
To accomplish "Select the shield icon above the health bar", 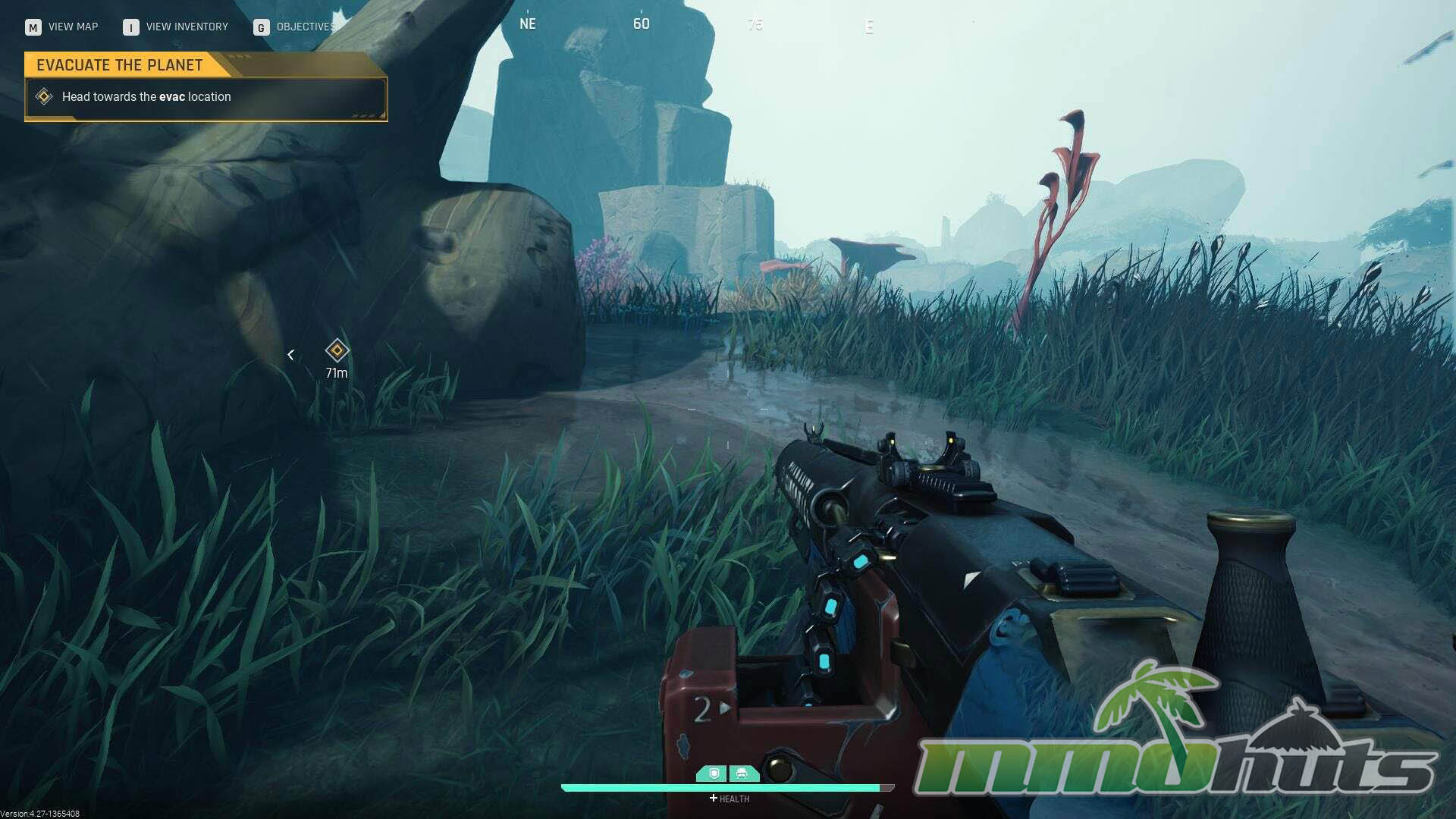I will pyautogui.click(x=714, y=773).
